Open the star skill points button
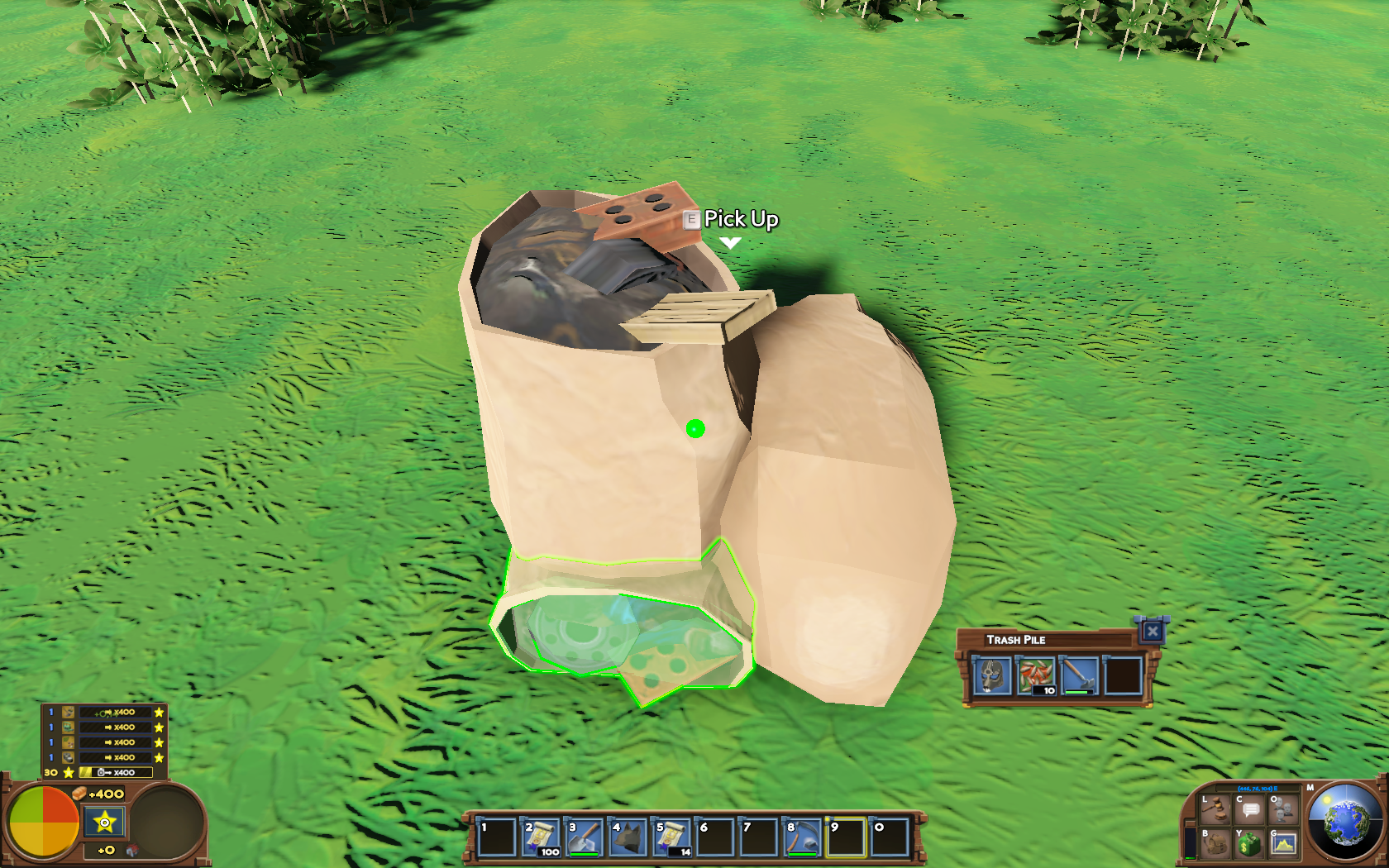Screen dimensions: 1389x868 (105, 822)
